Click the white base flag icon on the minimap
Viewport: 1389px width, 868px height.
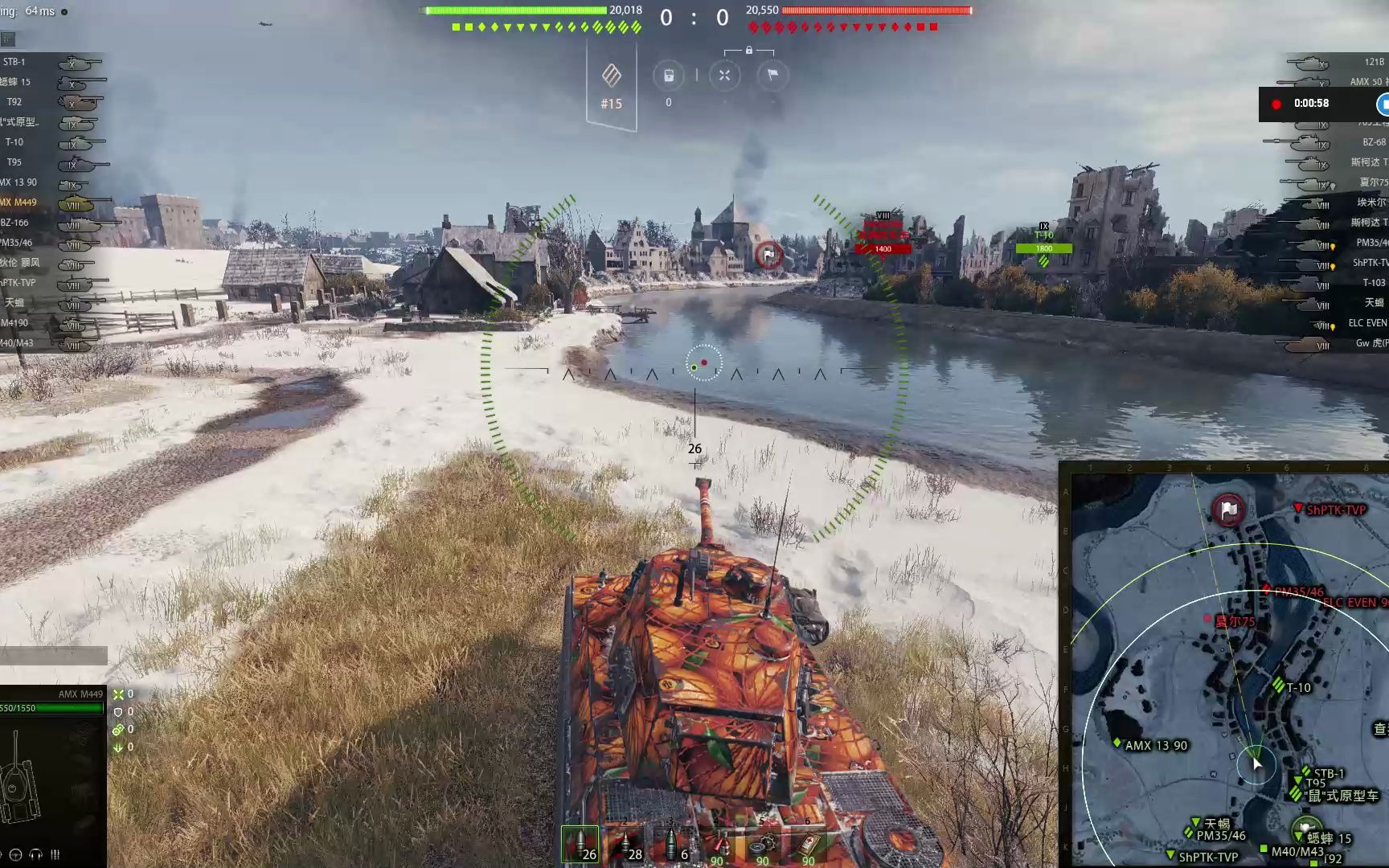1227,510
